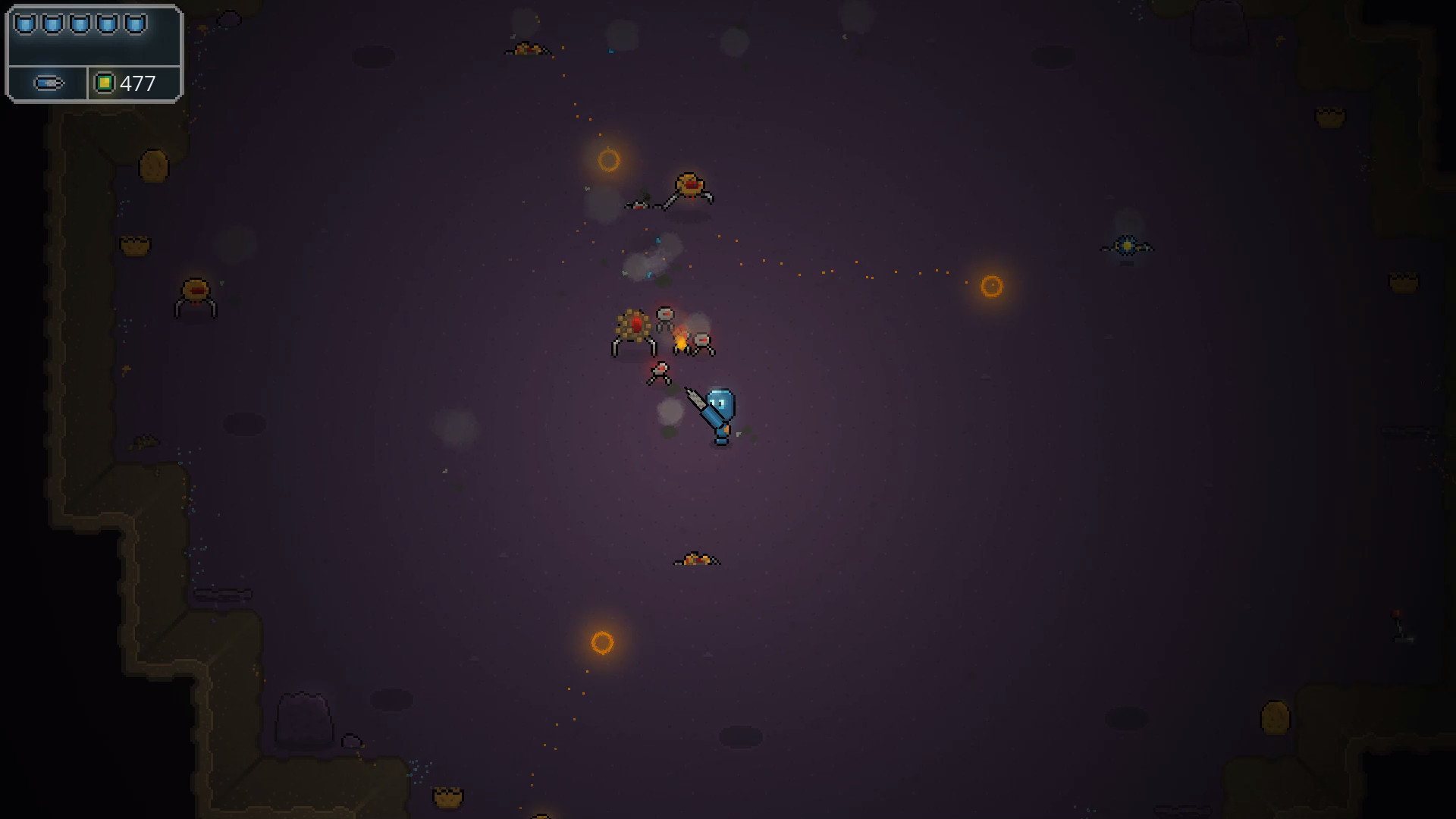This screenshot has width=1456, height=819.
Task: Click the fourth shield pip in the HUD
Action: [107, 23]
